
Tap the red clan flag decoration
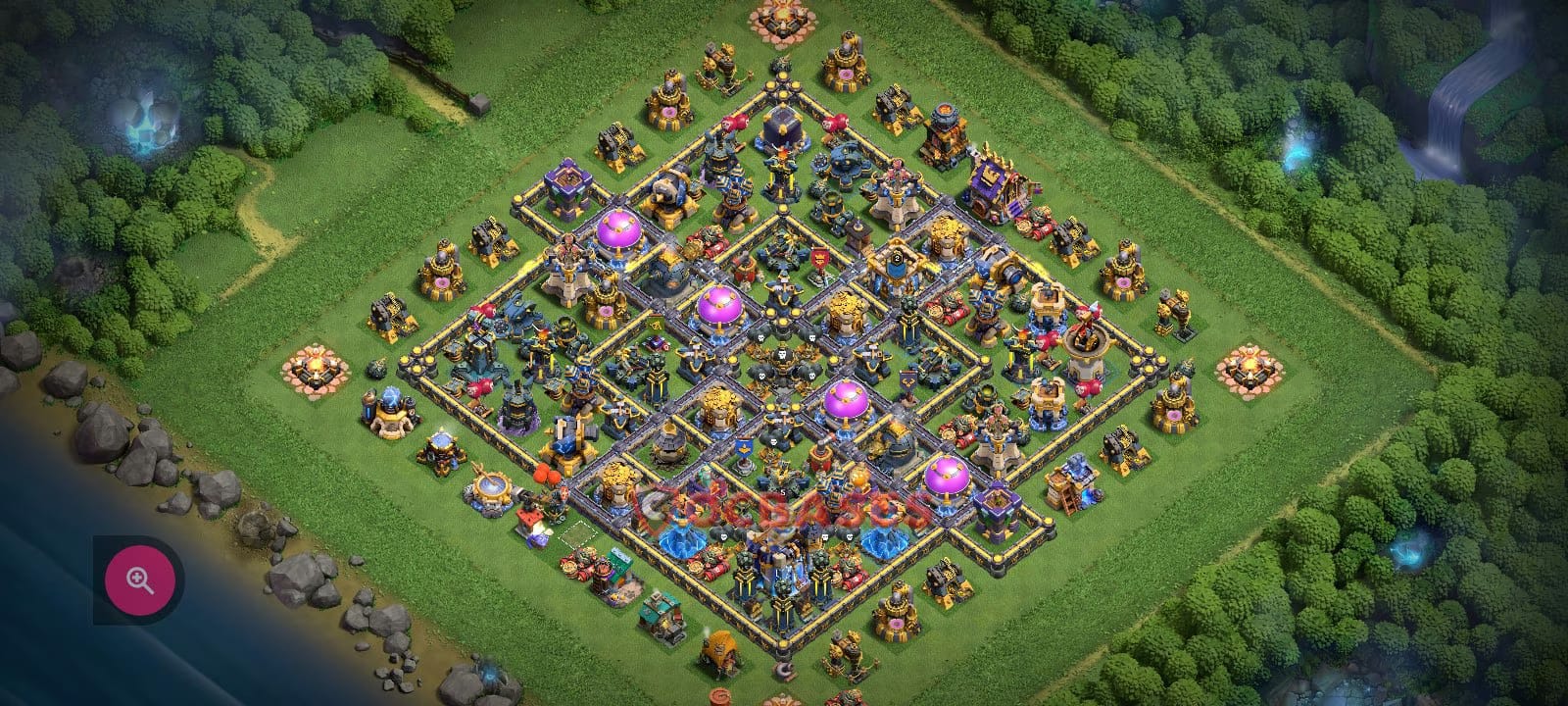(x=820, y=259)
